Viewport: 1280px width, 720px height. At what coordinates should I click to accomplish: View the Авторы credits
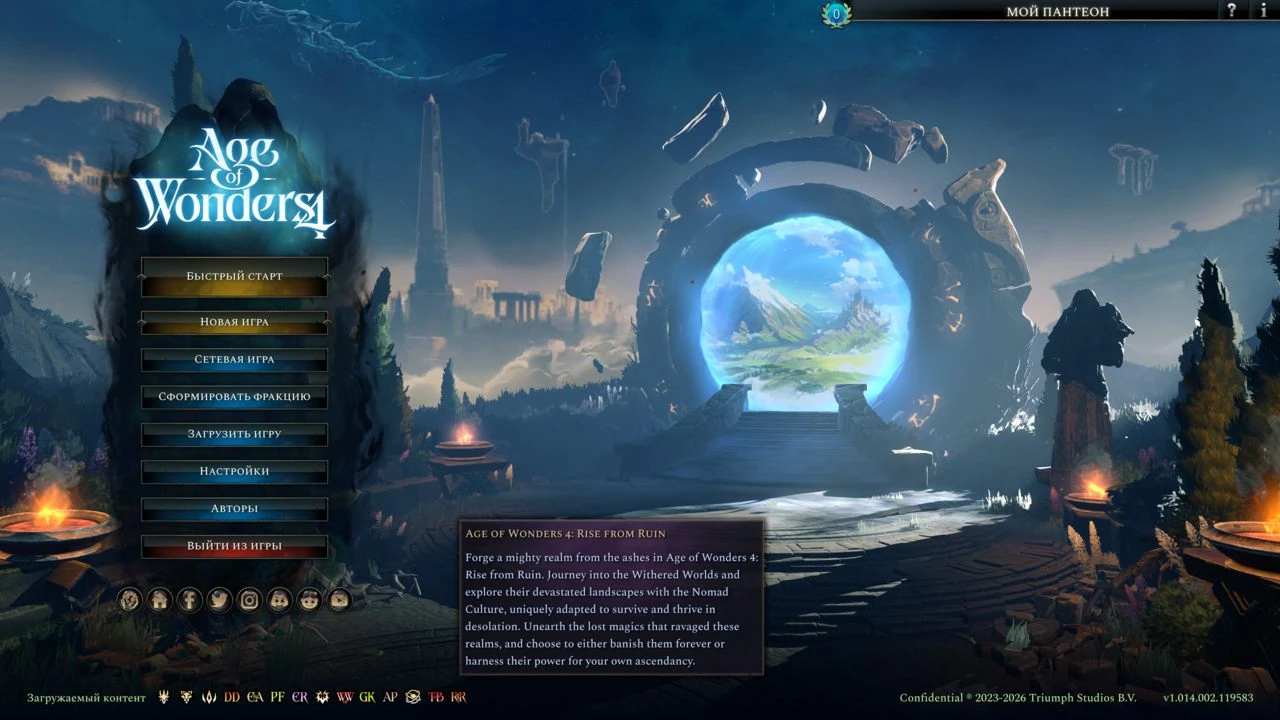click(x=234, y=509)
